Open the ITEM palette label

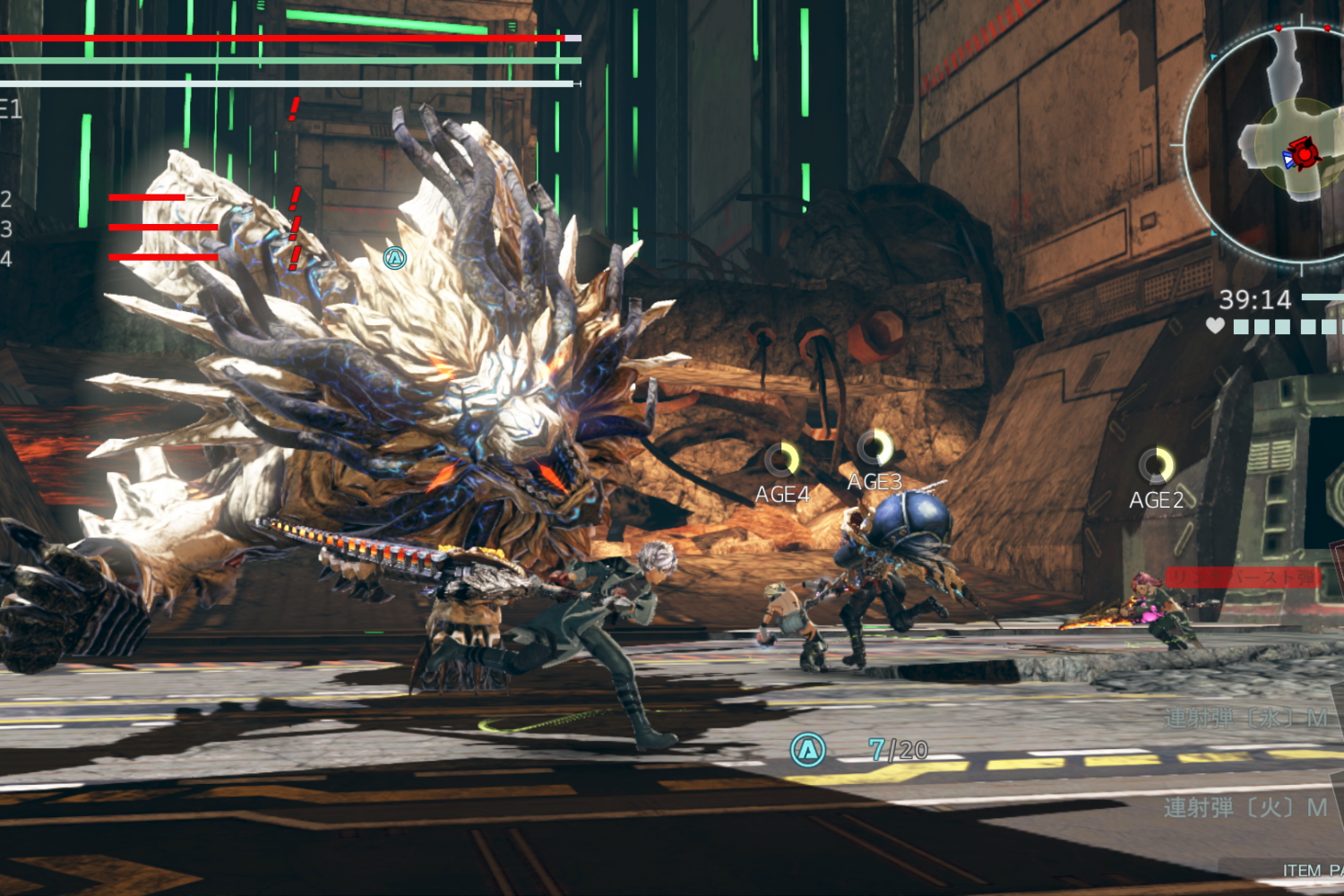[x=1310, y=870]
